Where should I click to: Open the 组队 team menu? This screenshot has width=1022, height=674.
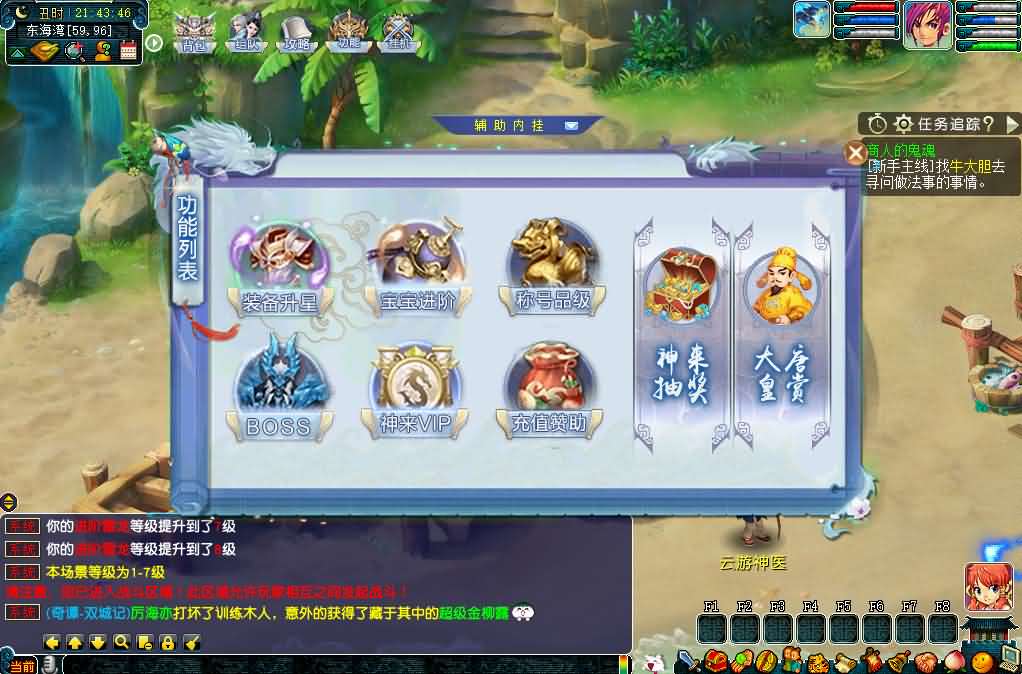coord(245,33)
